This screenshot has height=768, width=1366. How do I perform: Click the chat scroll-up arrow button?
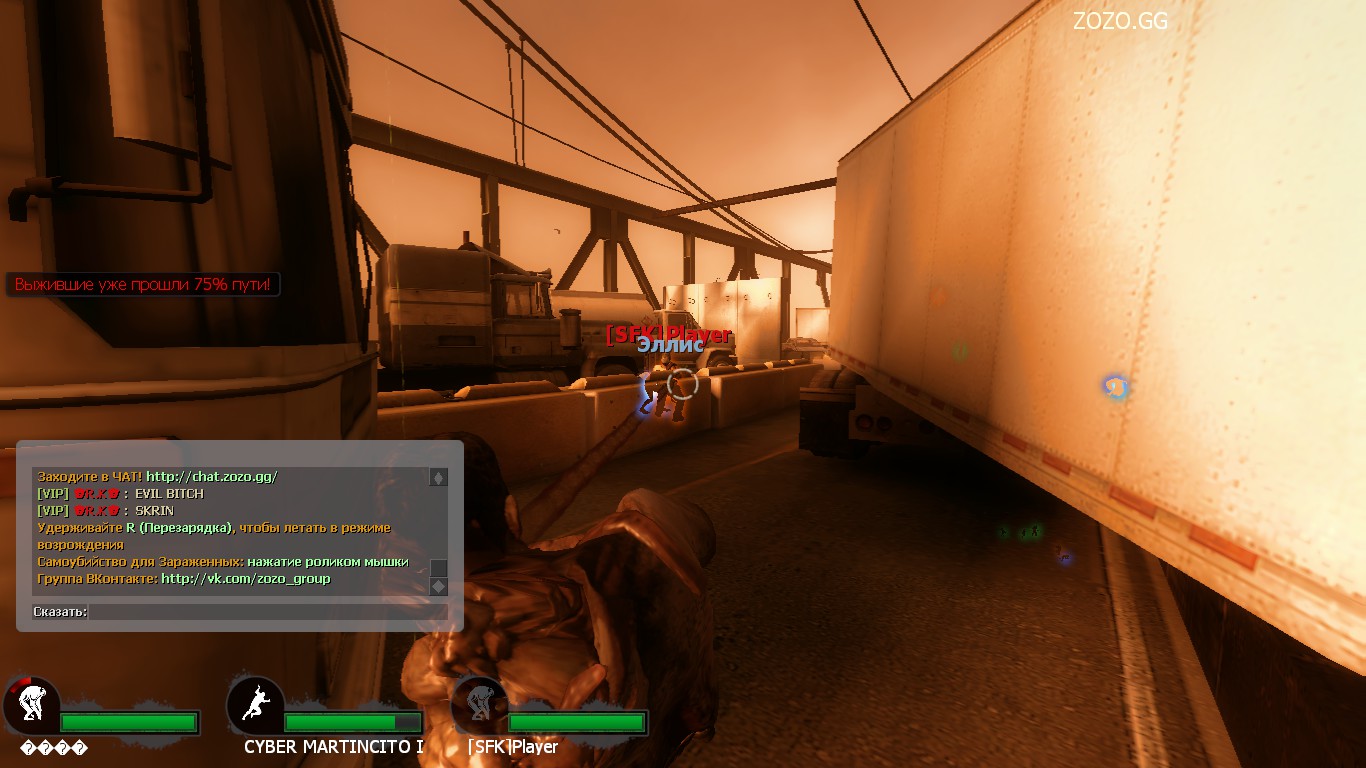click(438, 478)
